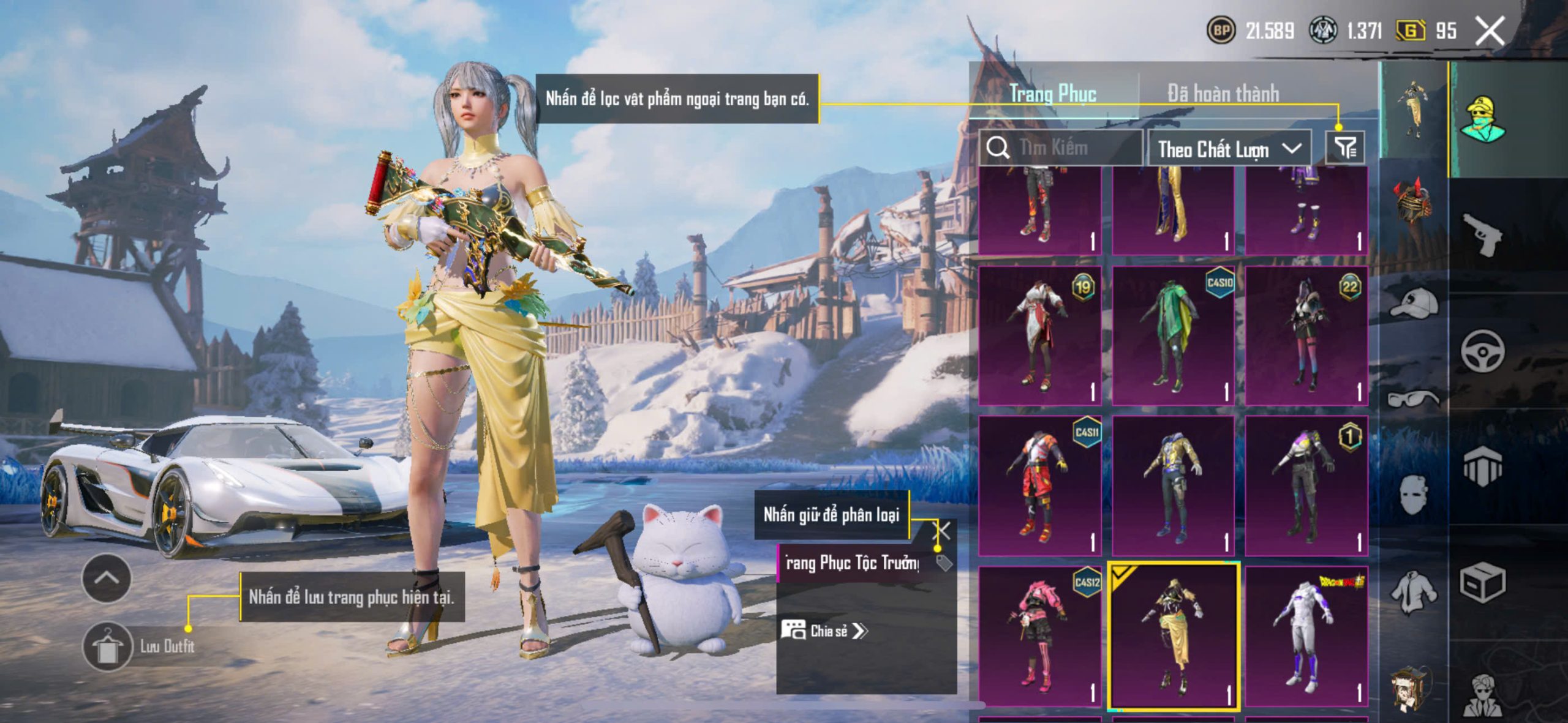
Task: Close the outfit info popup
Action: [x=942, y=530]
